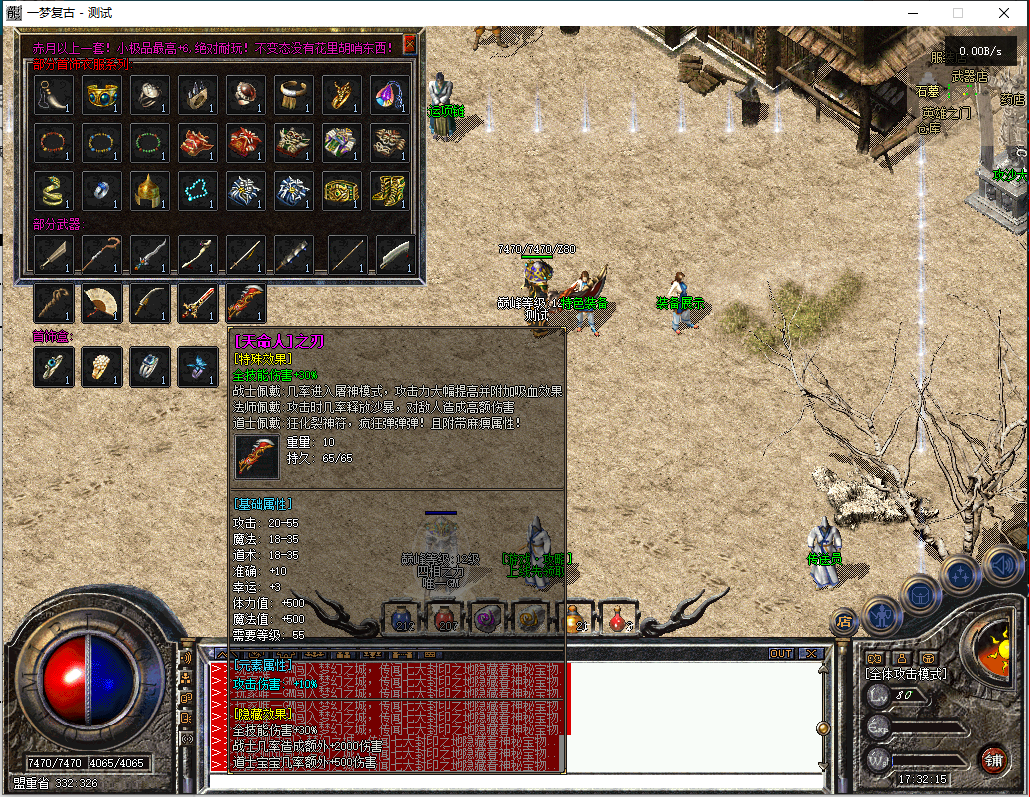Choose the coiled golden snake item

pos(54,190)
